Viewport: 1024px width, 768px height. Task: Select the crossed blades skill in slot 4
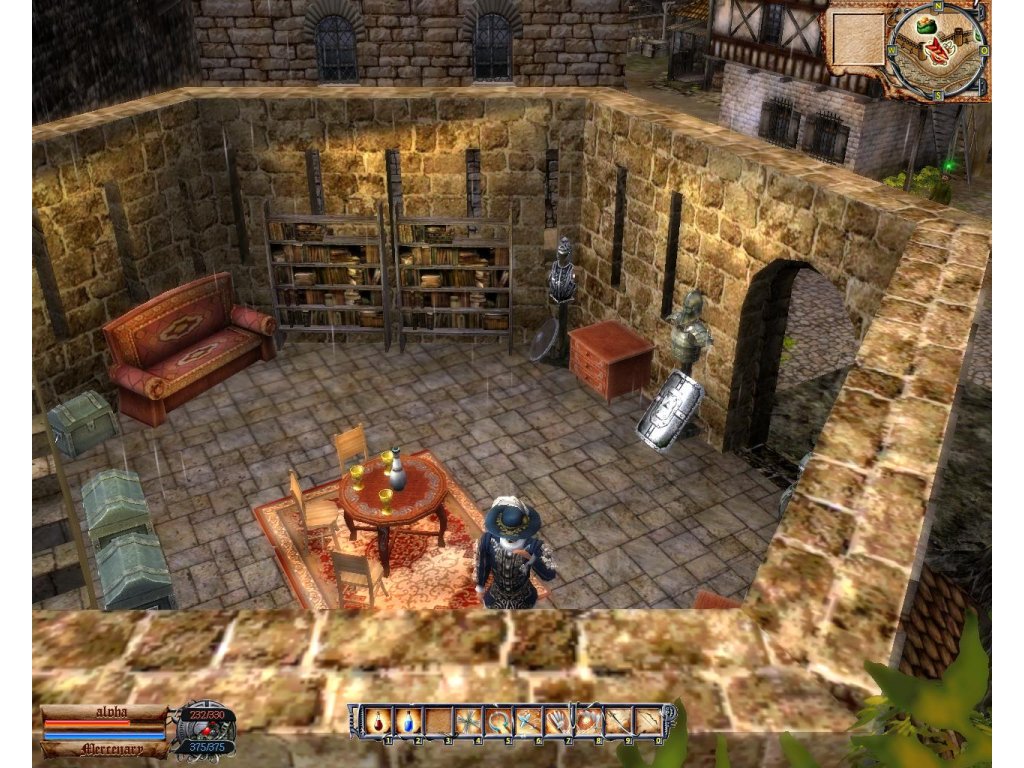pyautogui.click(x=467, y=720)
